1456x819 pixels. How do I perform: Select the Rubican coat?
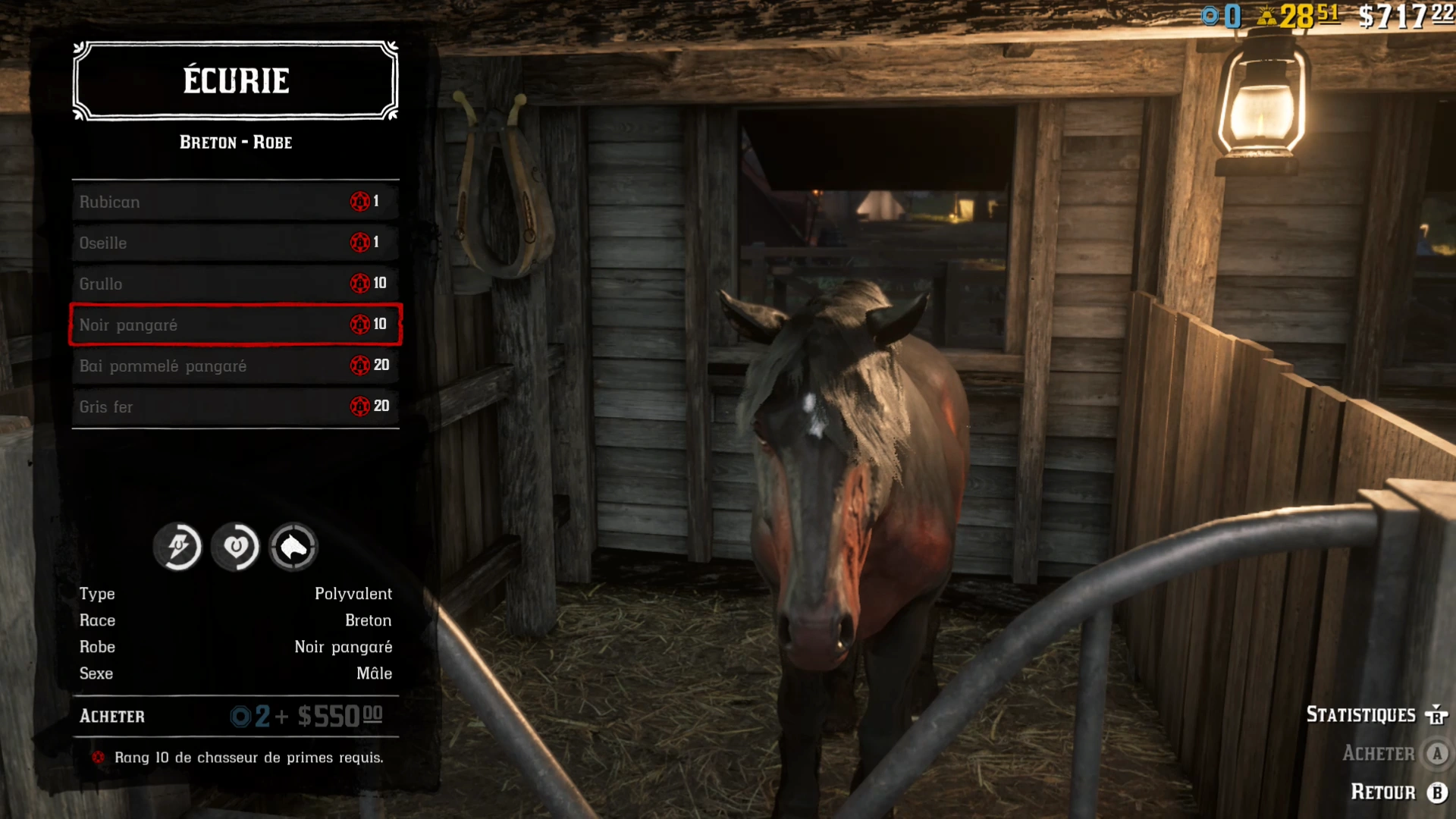(190, 201)
